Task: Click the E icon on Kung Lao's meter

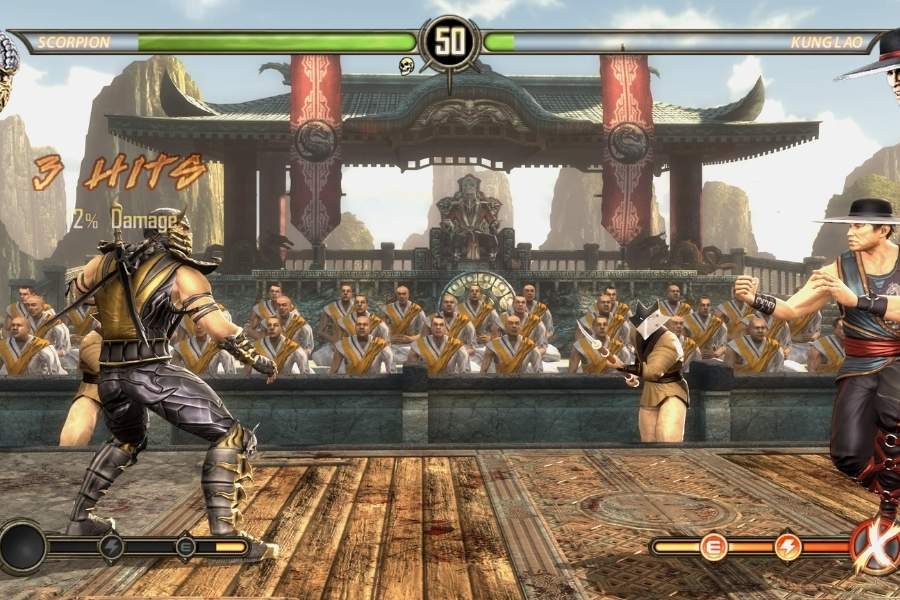Action: (x=713, y=547)
